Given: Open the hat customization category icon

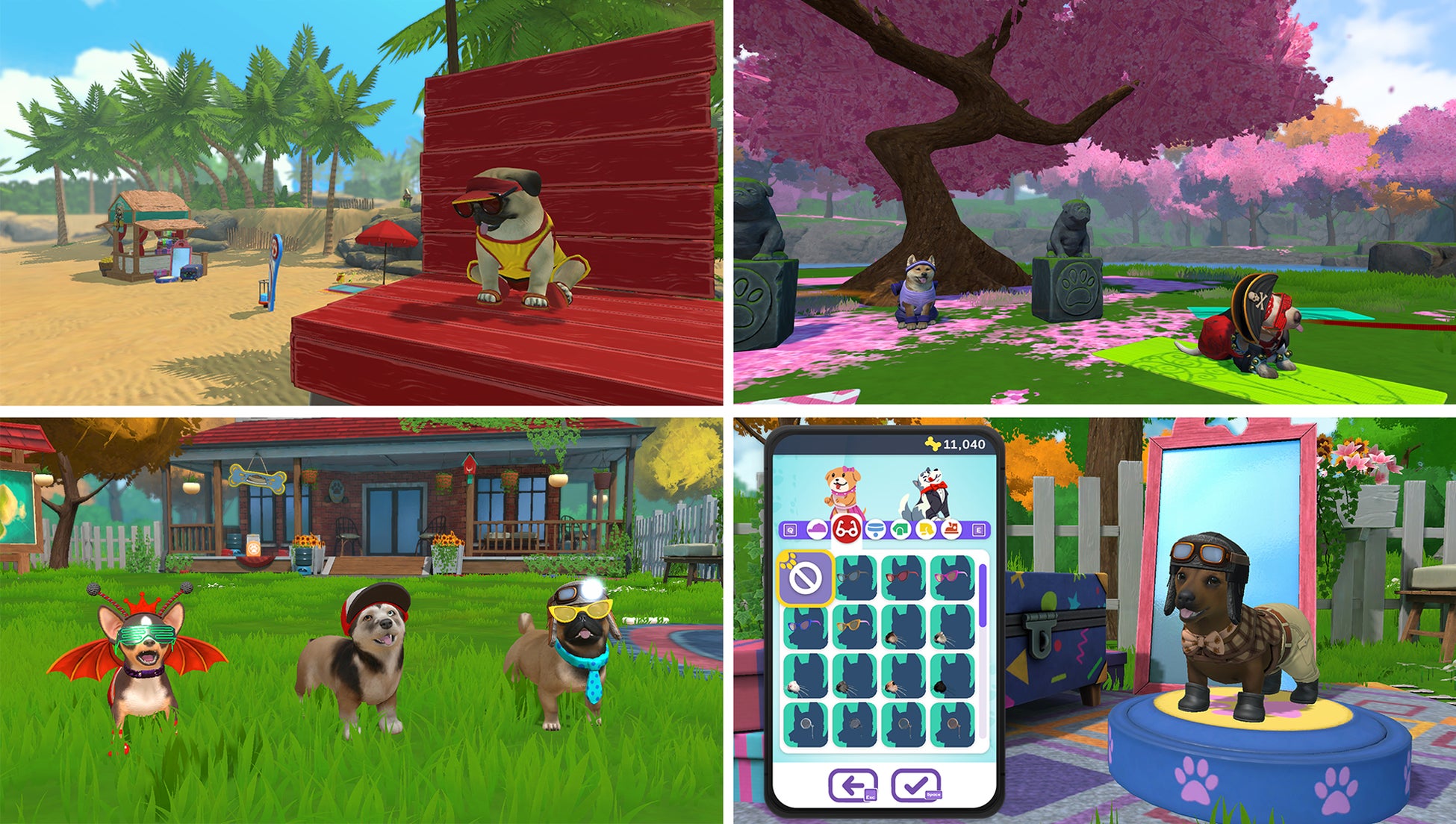Looking at the screenshot, I should tap(817, 528).
